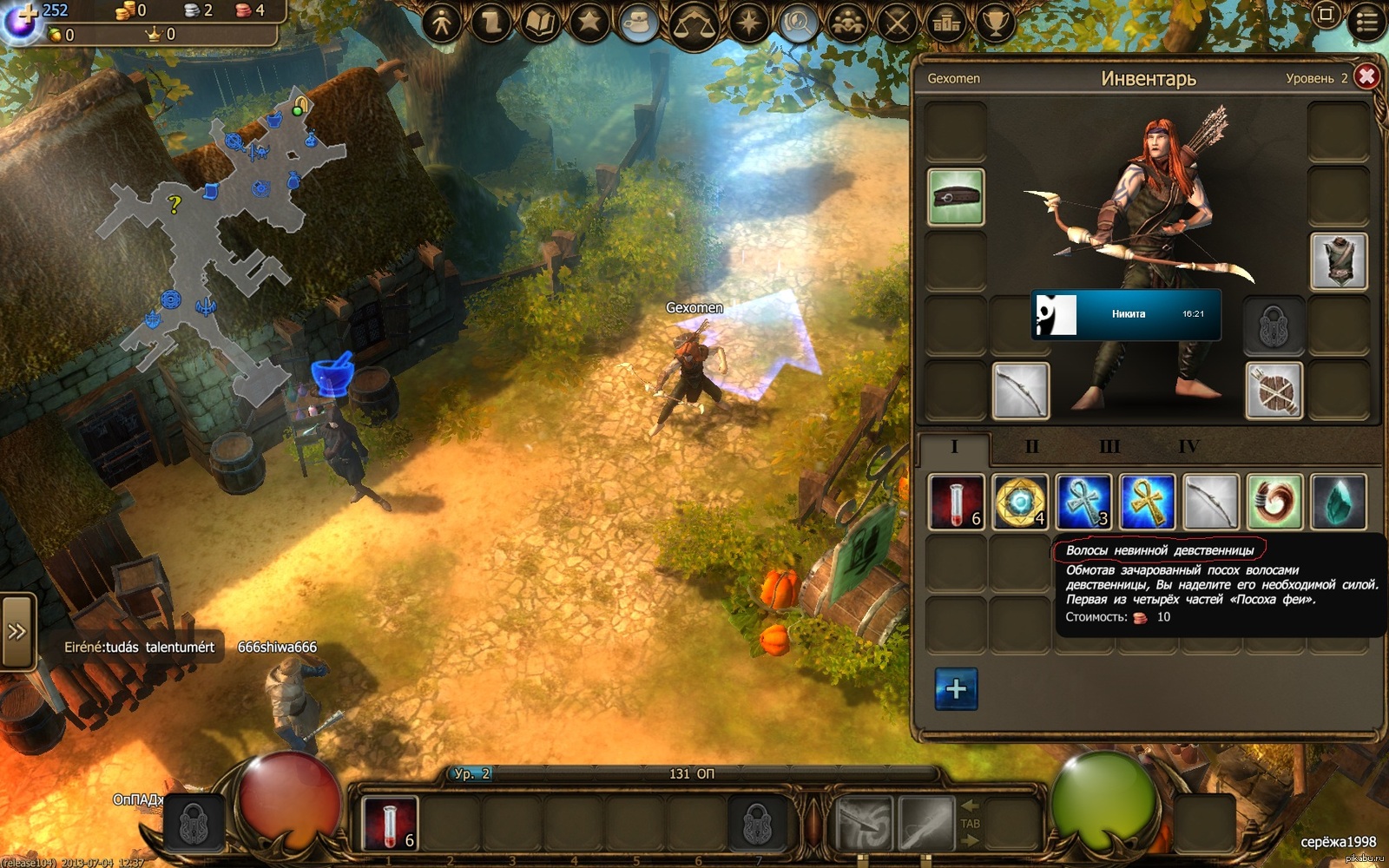Expand the side panel with double arrows
1389x868 pixels.
click(x=16, y=632)
